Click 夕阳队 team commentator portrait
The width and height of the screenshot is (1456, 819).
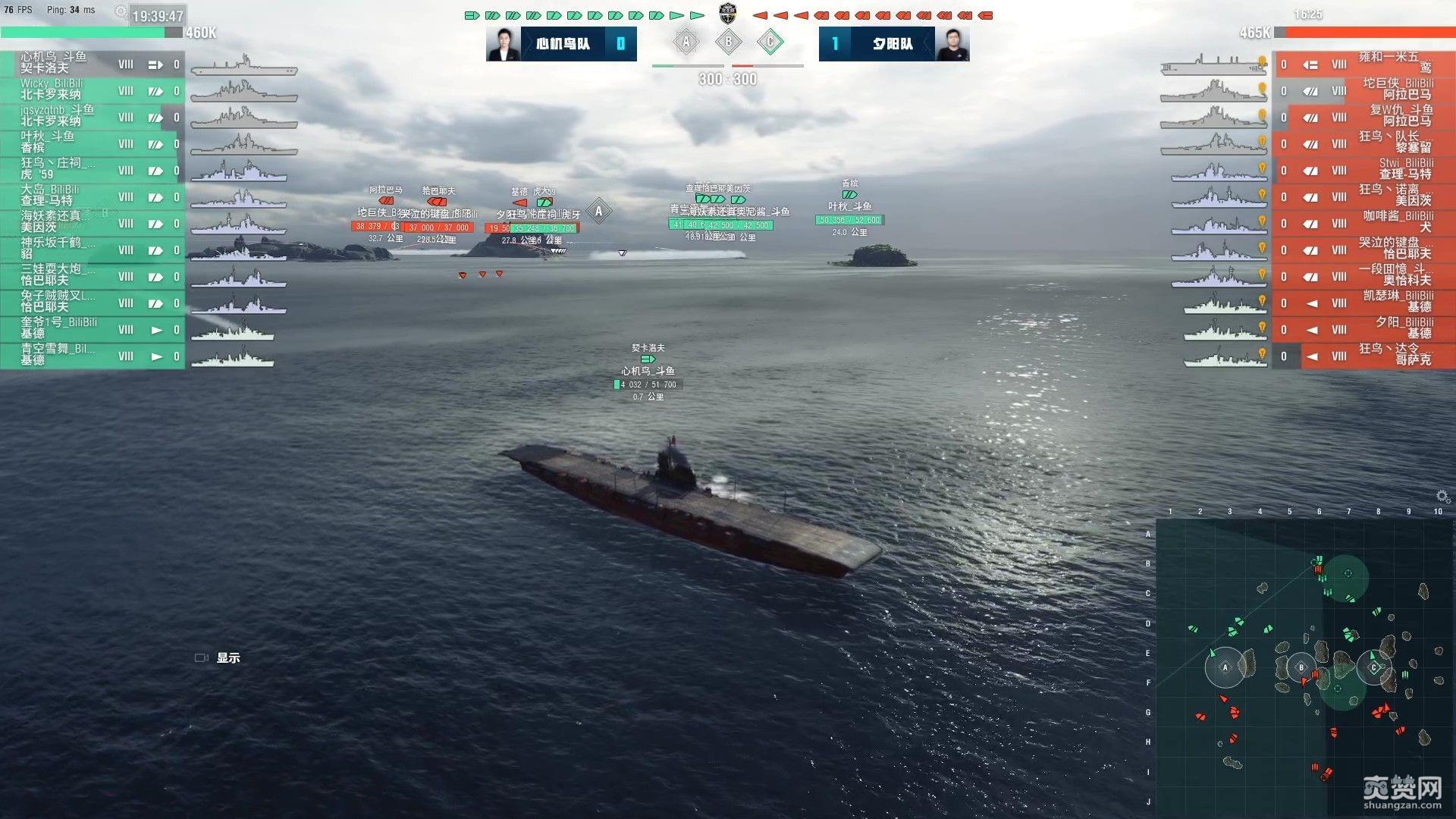click(952, 44)
